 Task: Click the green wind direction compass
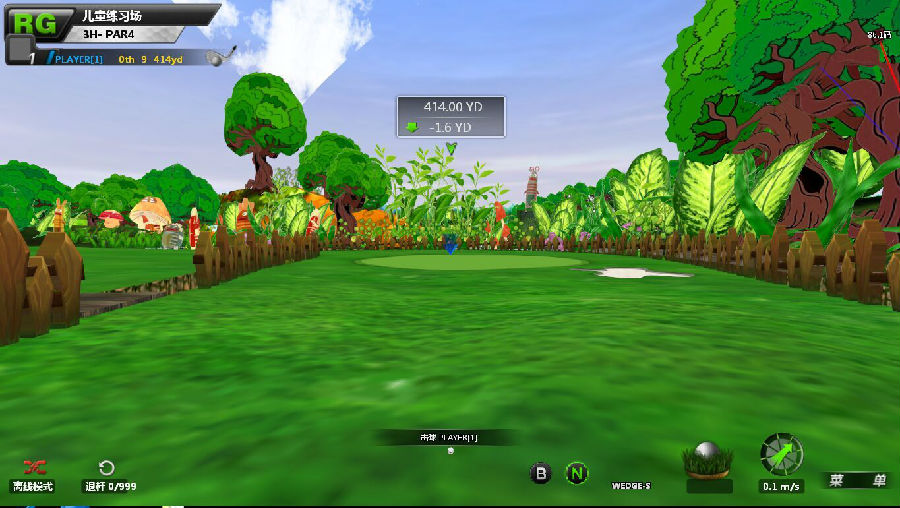(781, 454)
